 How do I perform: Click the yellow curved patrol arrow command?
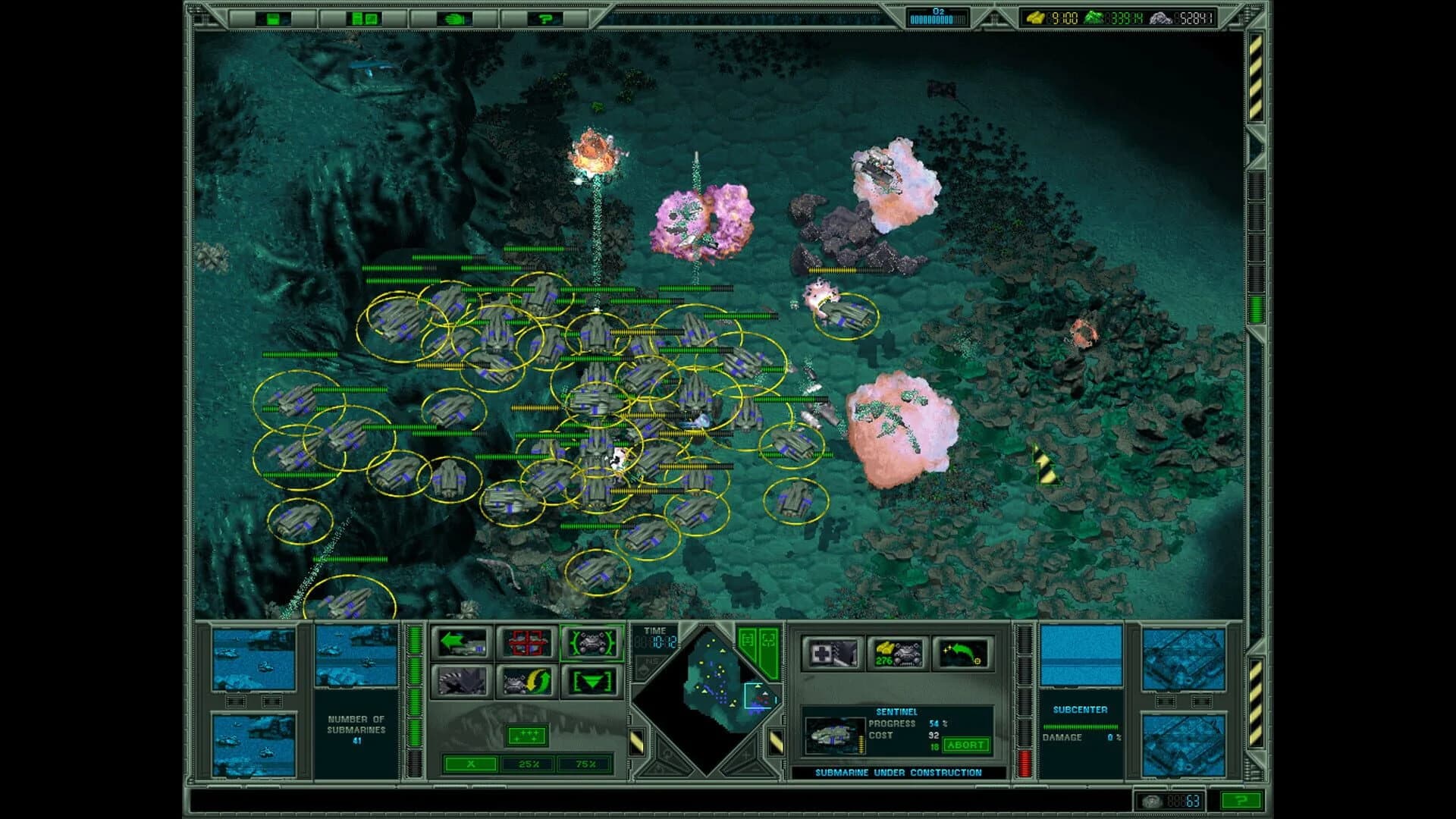(x=529, y=681)
